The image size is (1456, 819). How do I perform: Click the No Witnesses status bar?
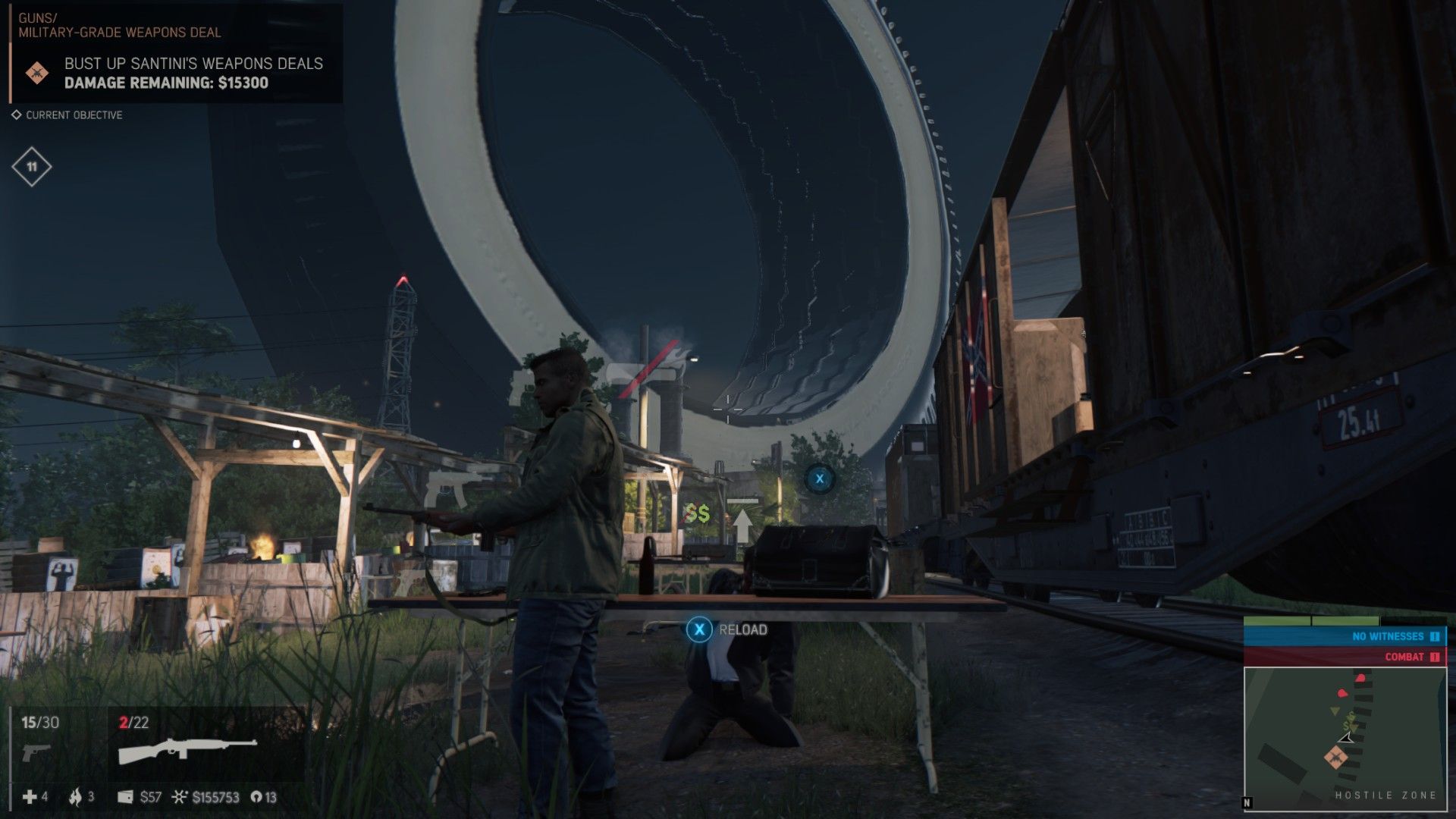tap(1344, 636)
